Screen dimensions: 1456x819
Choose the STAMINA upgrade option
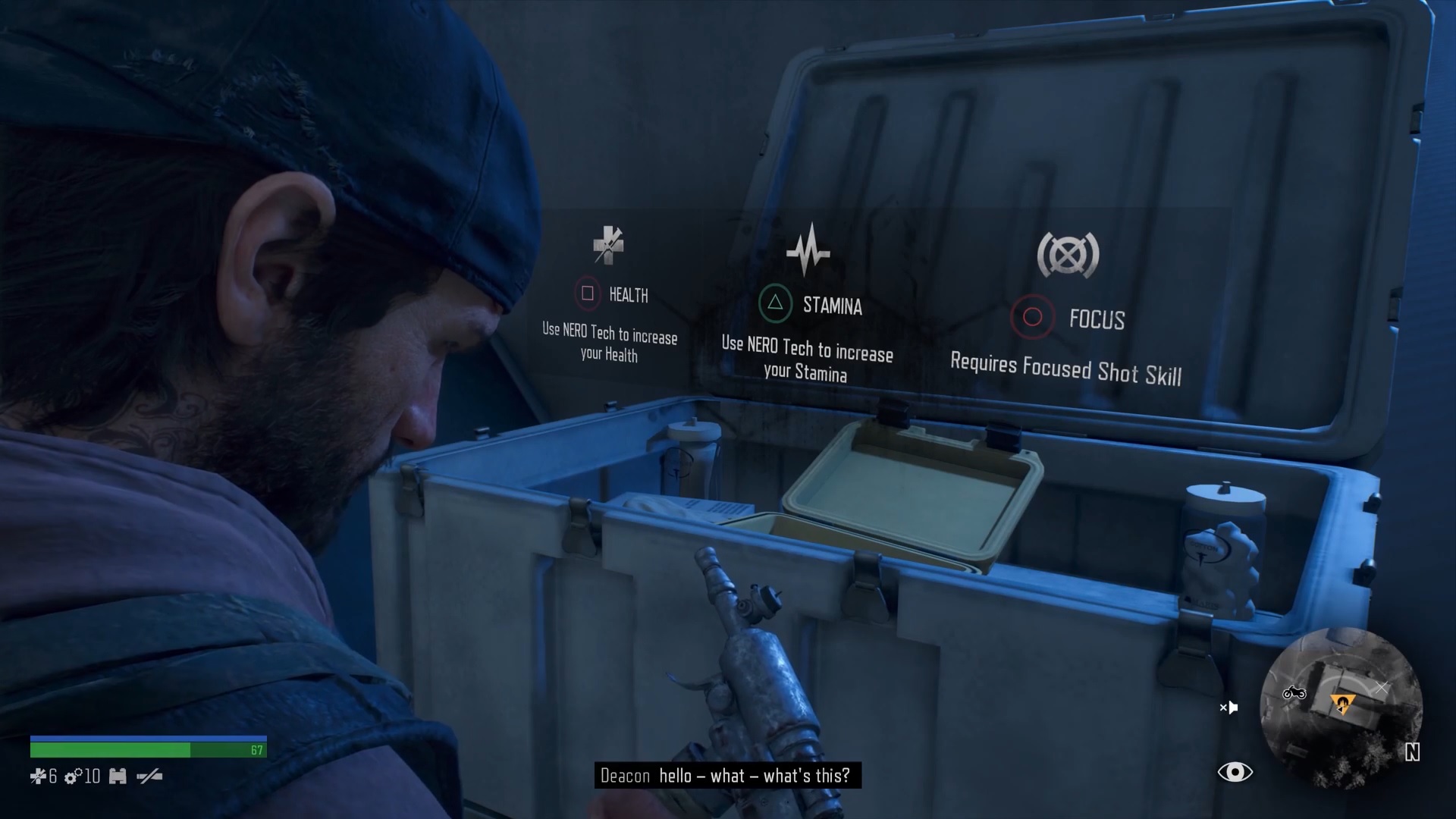click(x=833, y=305)
